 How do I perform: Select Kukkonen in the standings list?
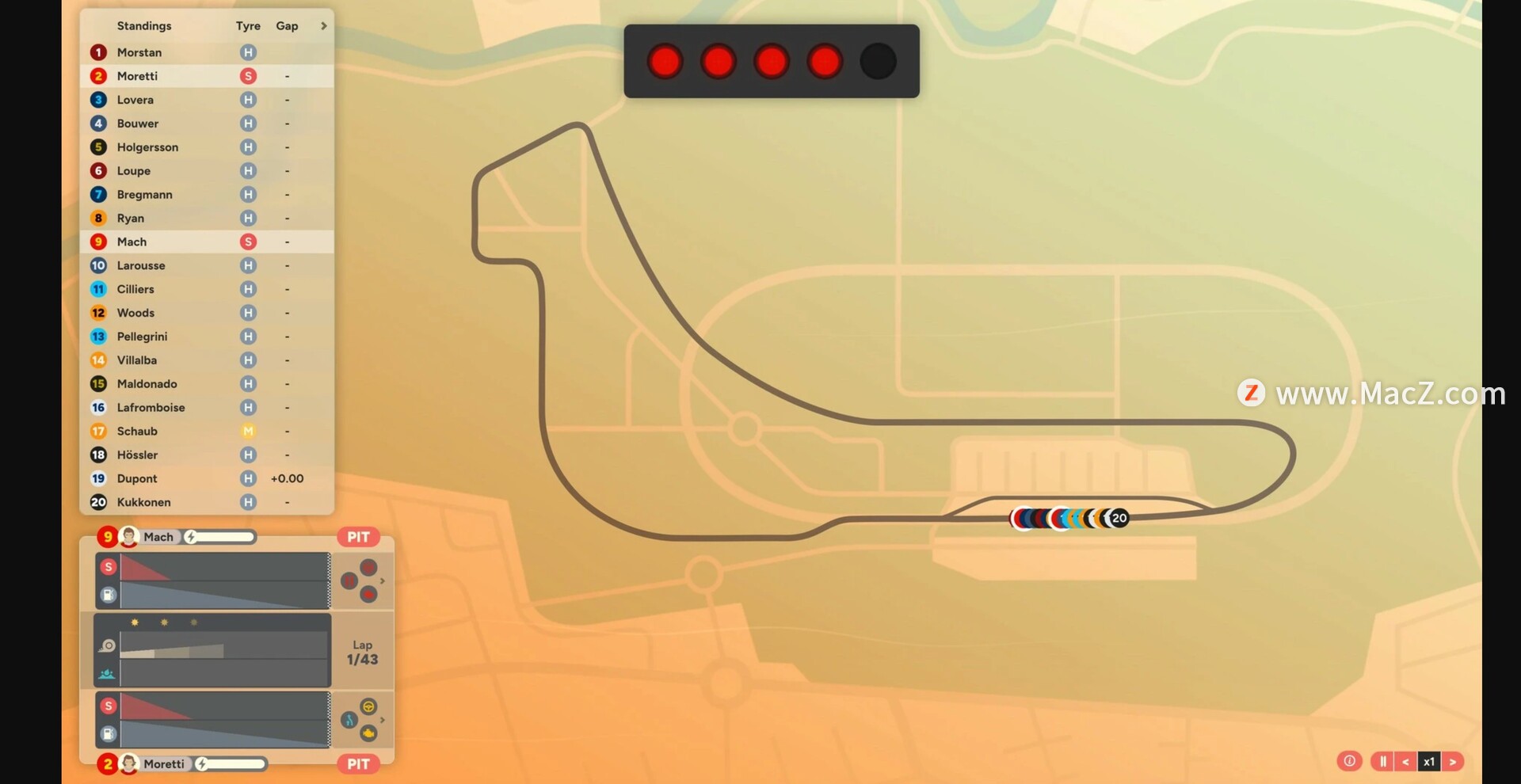point(143,502)
